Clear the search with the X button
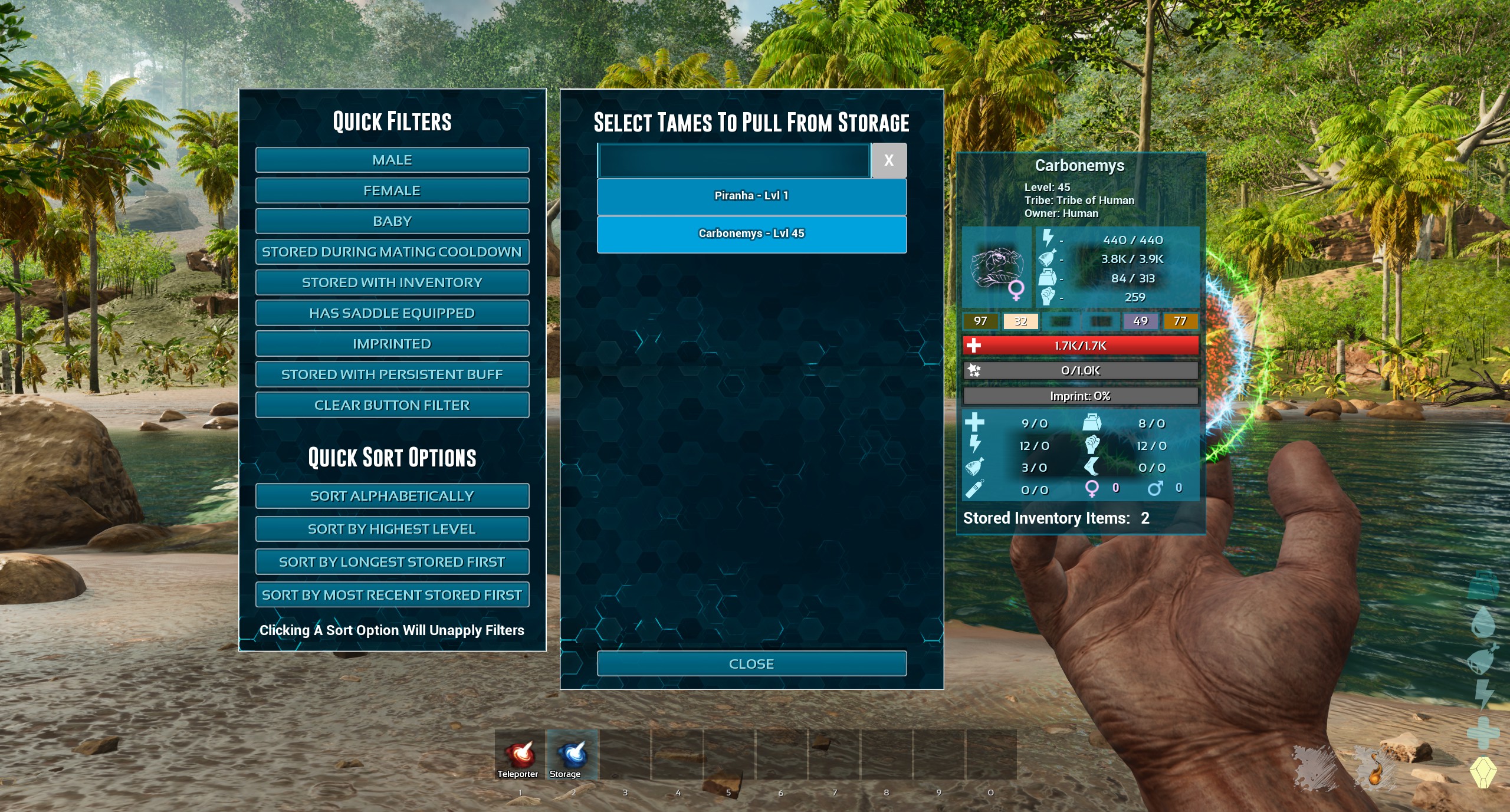Image resolution: width=1510 pixels, height=812 pixels. point(889,160)
